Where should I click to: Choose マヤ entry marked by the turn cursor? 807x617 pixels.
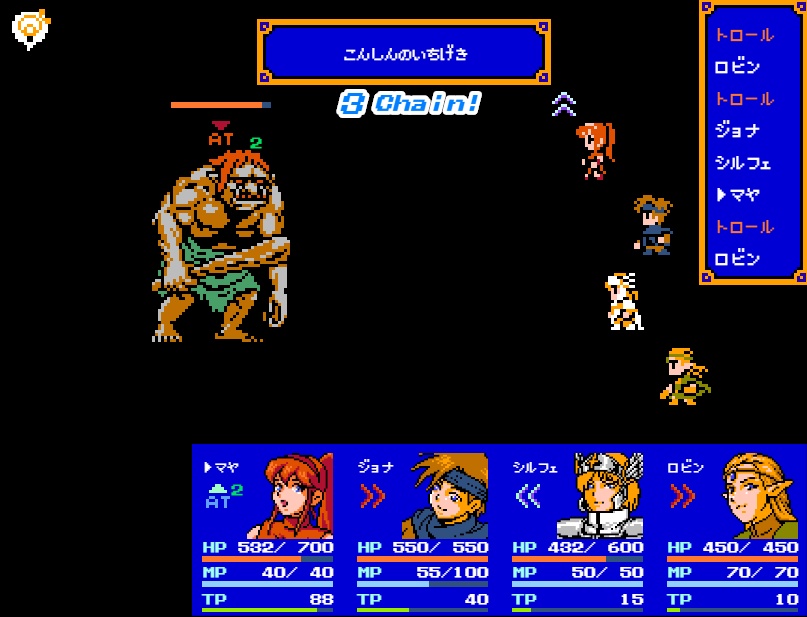(738, 195)
